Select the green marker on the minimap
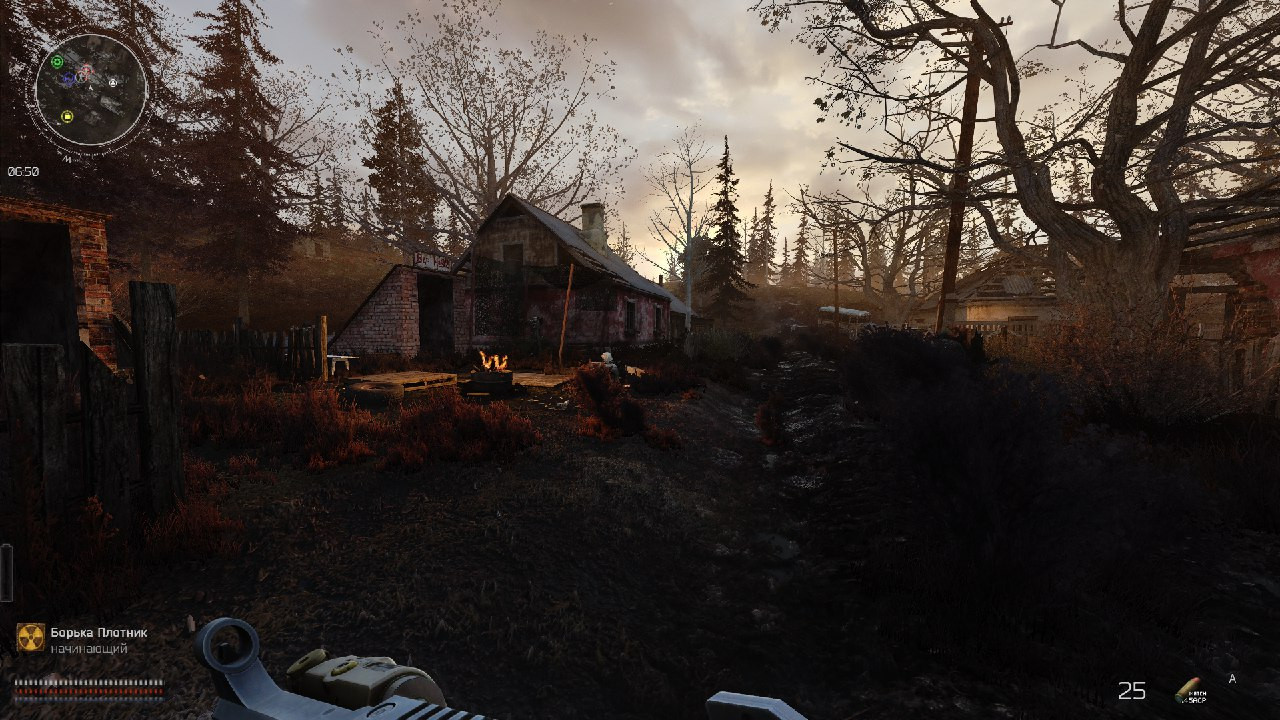Screen dimensions: 1280x720 [57, 62]
